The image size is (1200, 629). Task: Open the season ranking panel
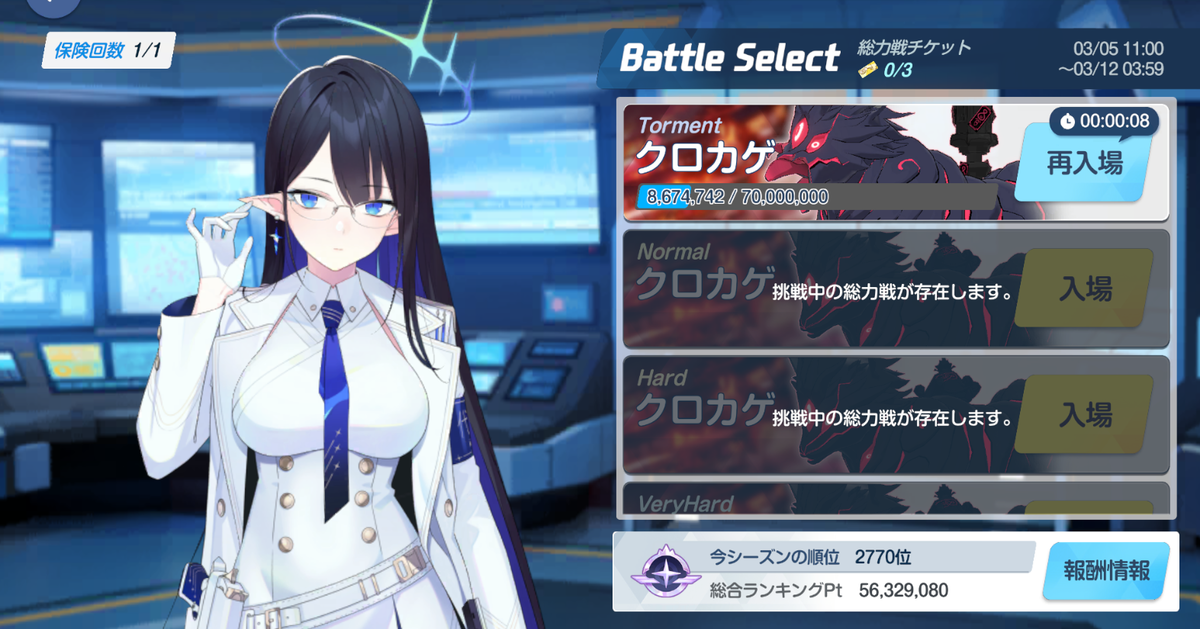830,571
